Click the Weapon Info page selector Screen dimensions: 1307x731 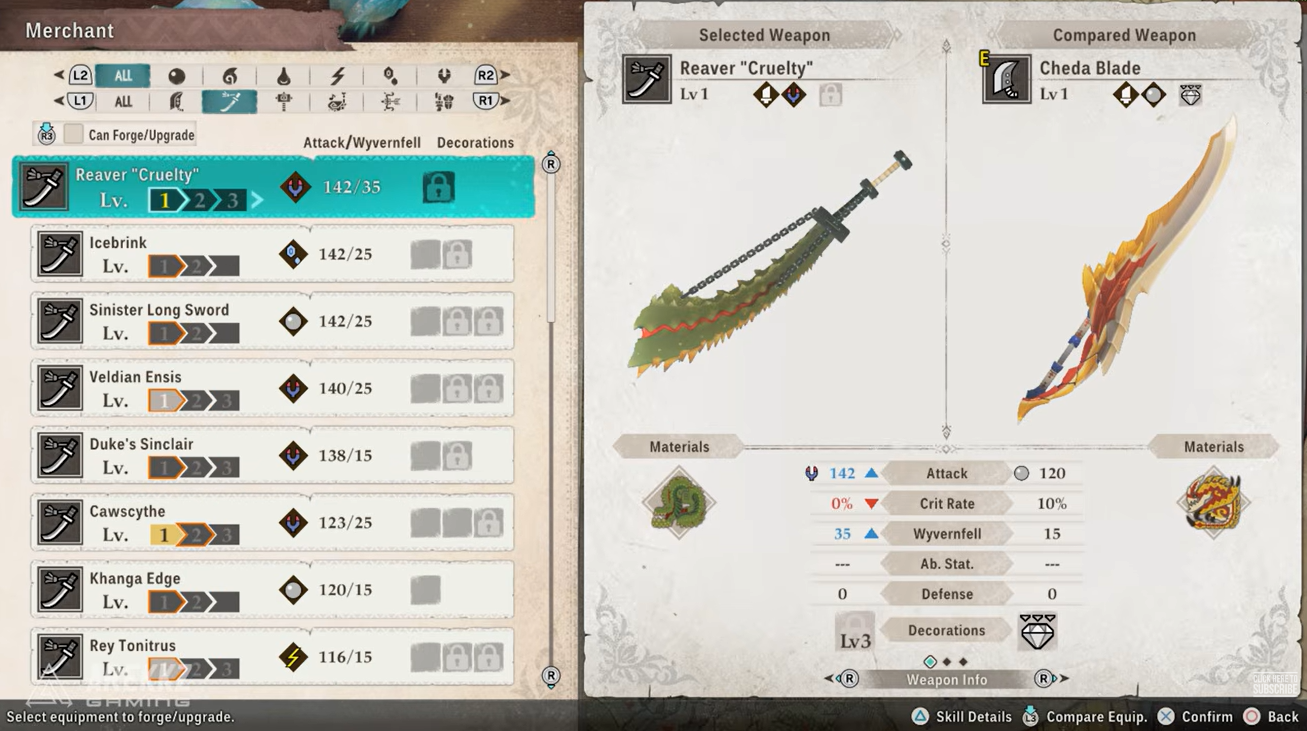tap(946, 679)
